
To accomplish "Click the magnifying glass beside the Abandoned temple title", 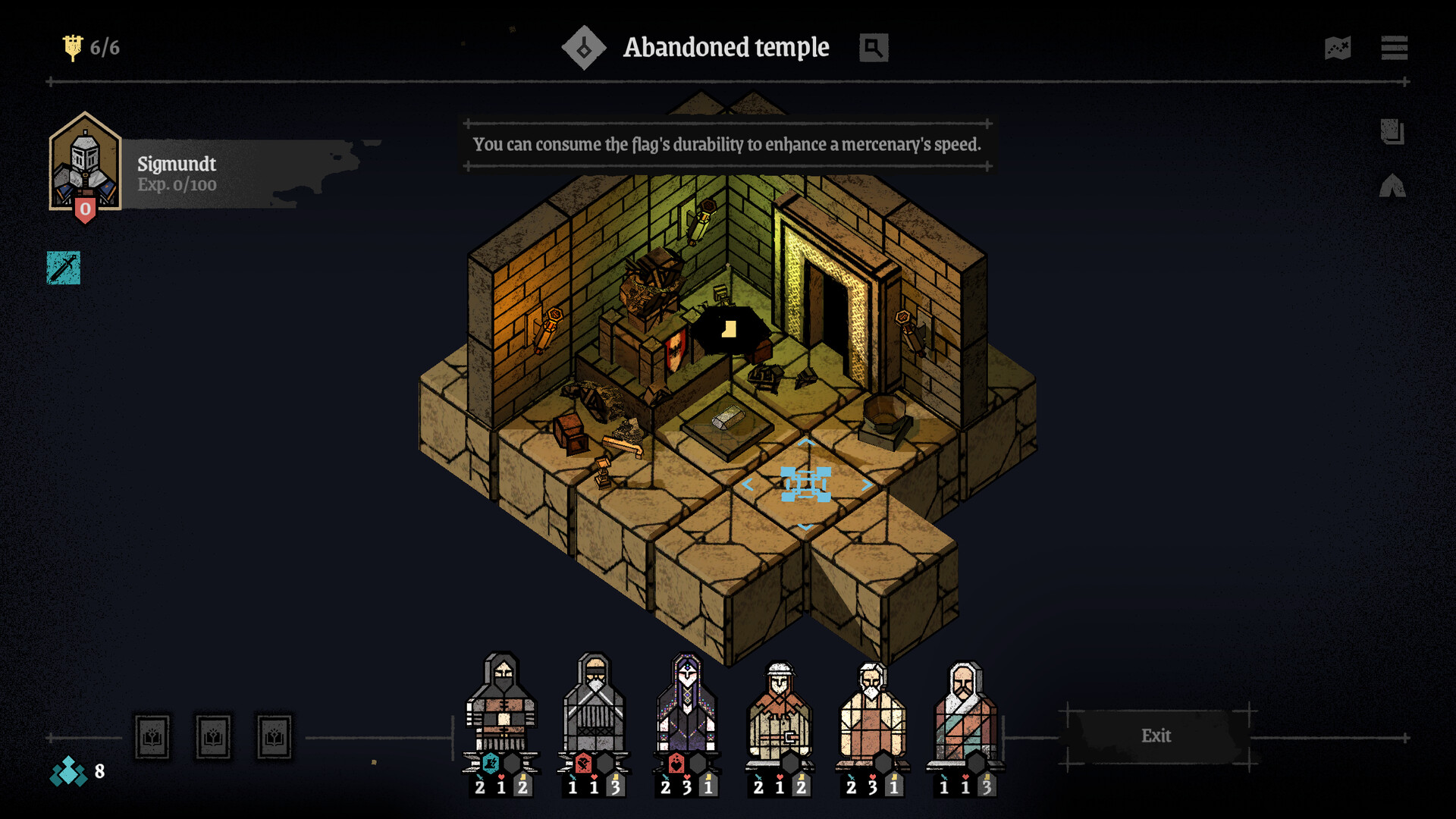I will tap(872, 48).
